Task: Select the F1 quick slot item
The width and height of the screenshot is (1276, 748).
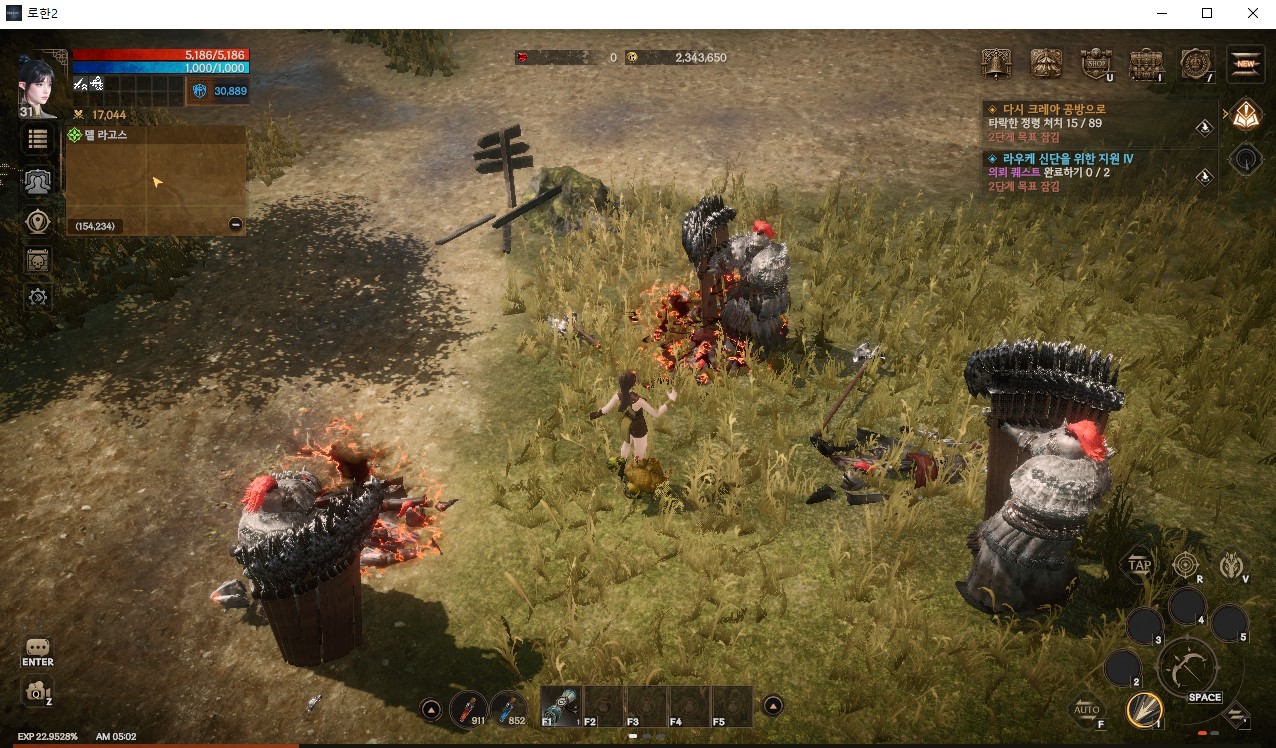Action: click(x=561, y=706)
